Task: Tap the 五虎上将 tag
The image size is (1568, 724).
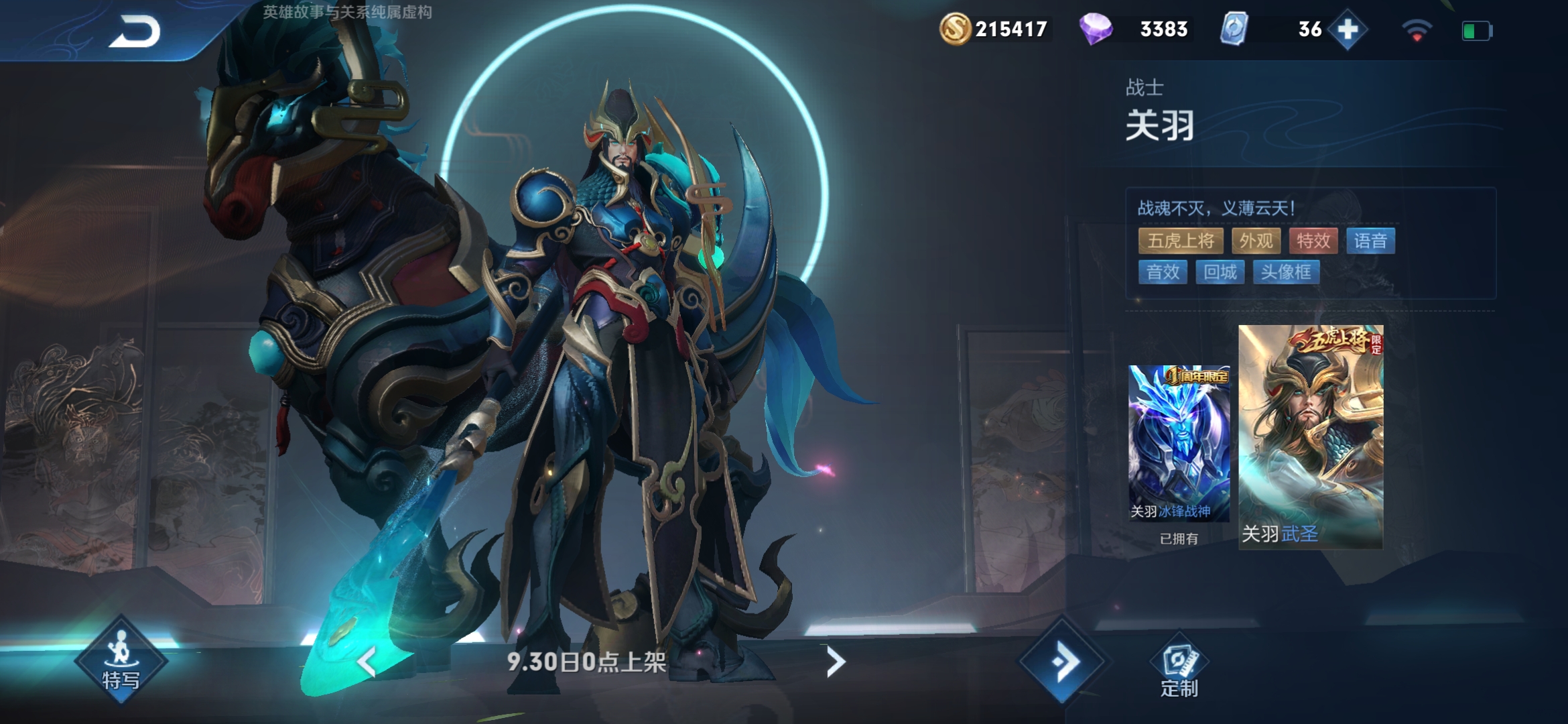Action: [1181, 241]
